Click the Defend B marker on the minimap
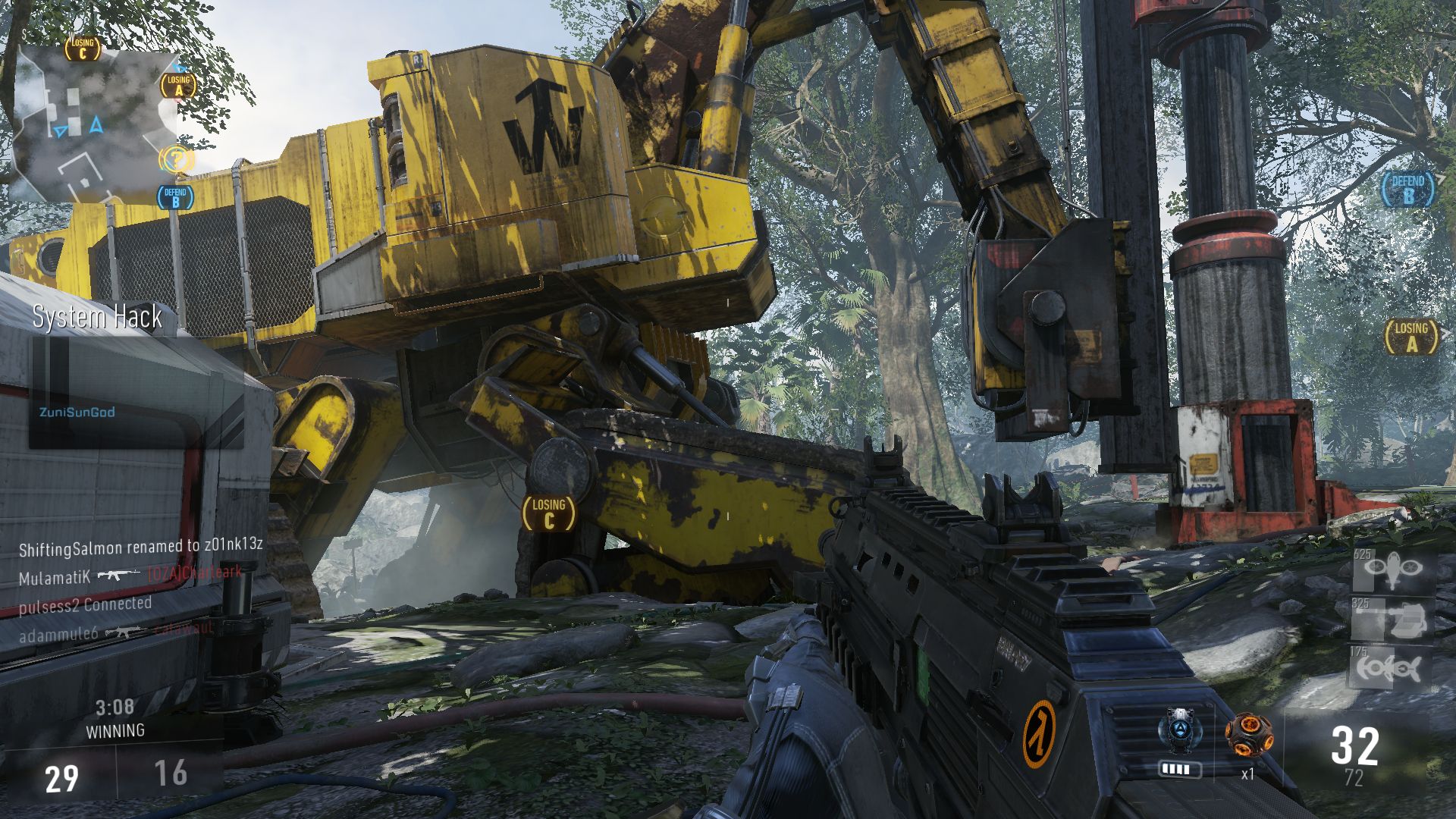The height and width of the screenshot is (819, 1456). (175, 197)
